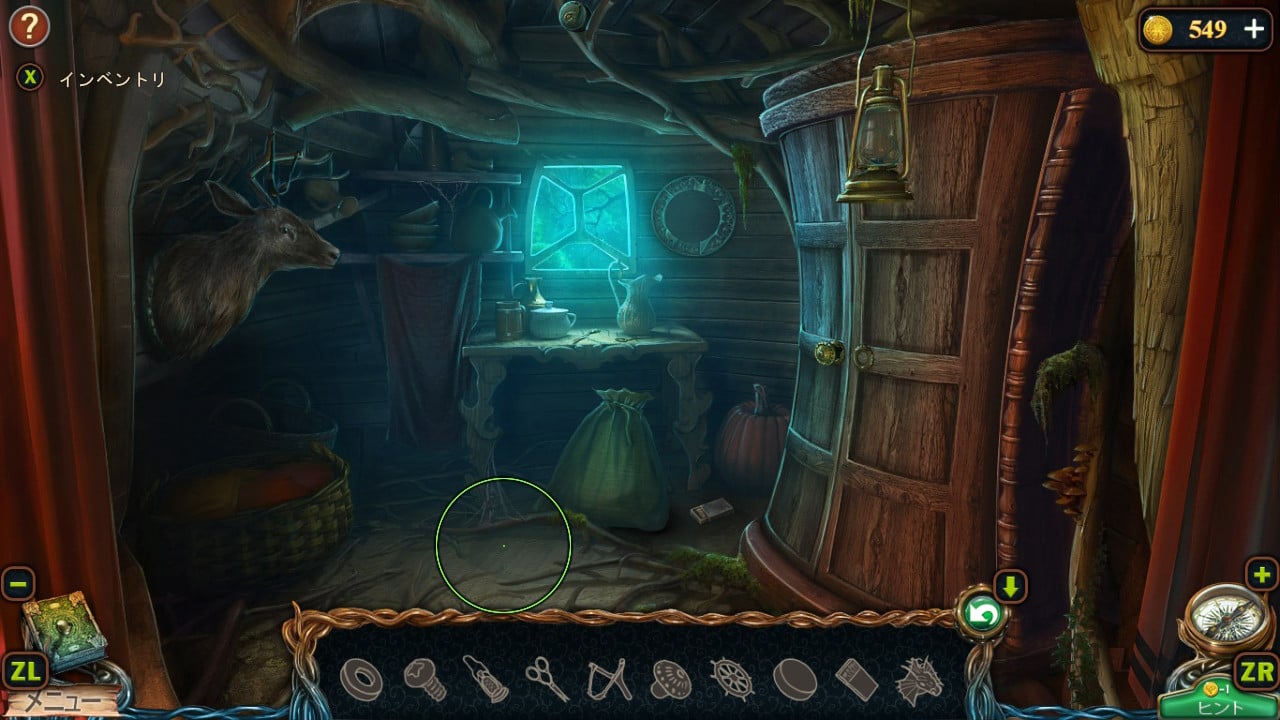Add coins with the plus button
The height and width of the screenshot is (720, 1280).
(x=1253, y=29)
